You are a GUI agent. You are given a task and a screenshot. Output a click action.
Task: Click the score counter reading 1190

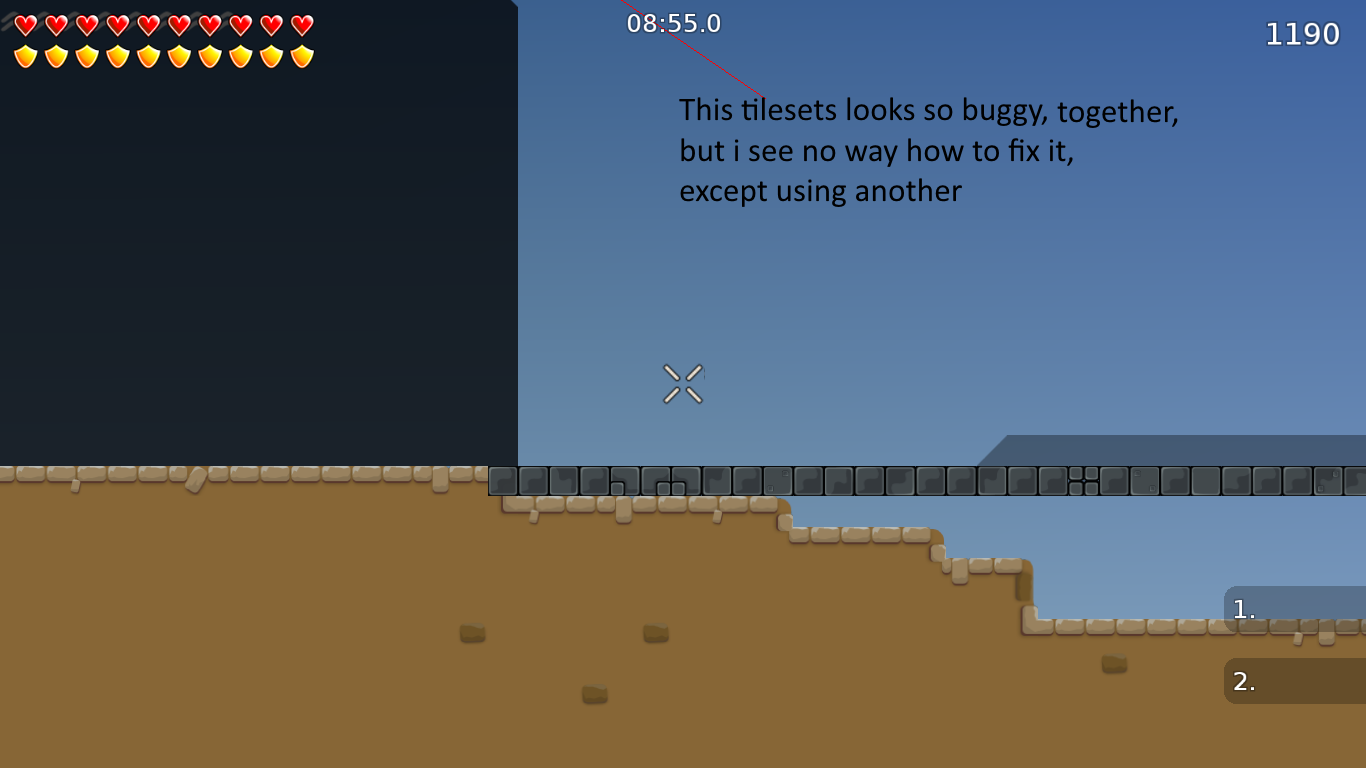[1304, 33]
